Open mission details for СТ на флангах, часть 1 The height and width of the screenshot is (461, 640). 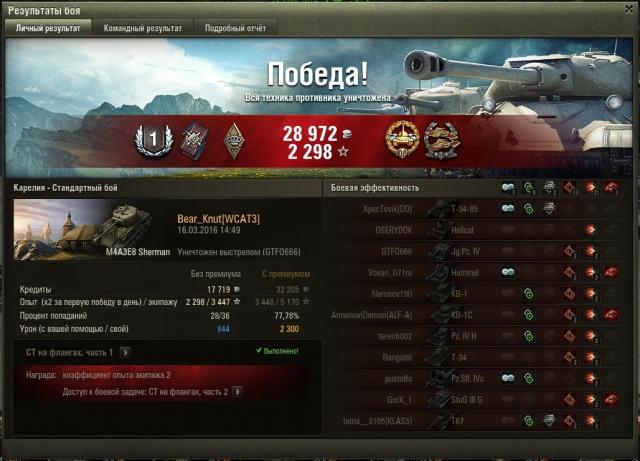point(124,352)
